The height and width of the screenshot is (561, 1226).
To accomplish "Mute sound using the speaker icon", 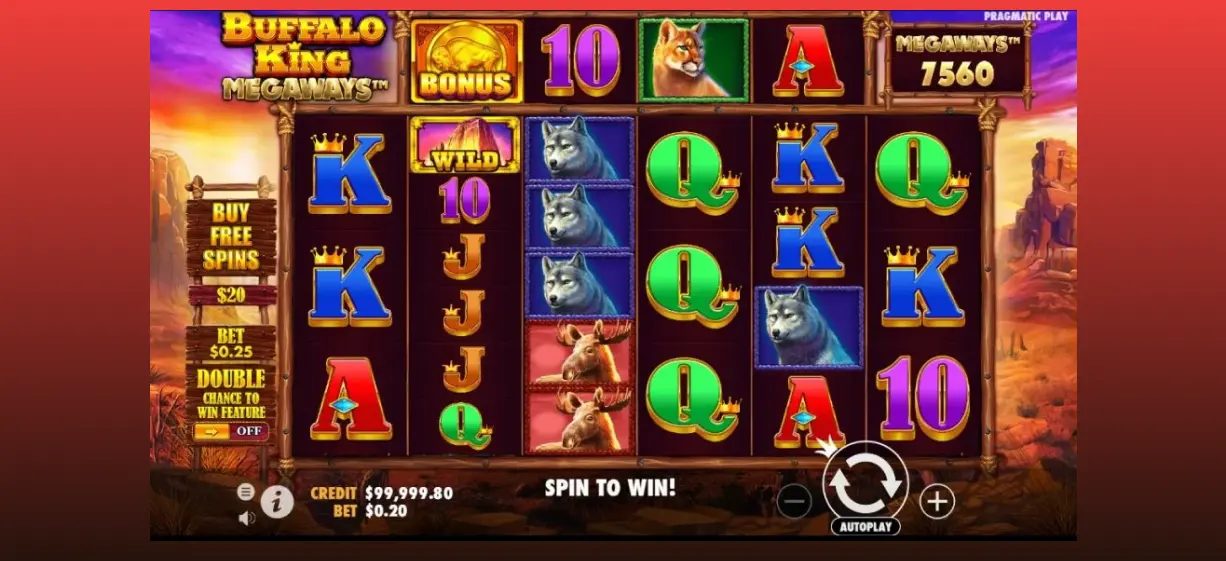I will tap(247, 517).
